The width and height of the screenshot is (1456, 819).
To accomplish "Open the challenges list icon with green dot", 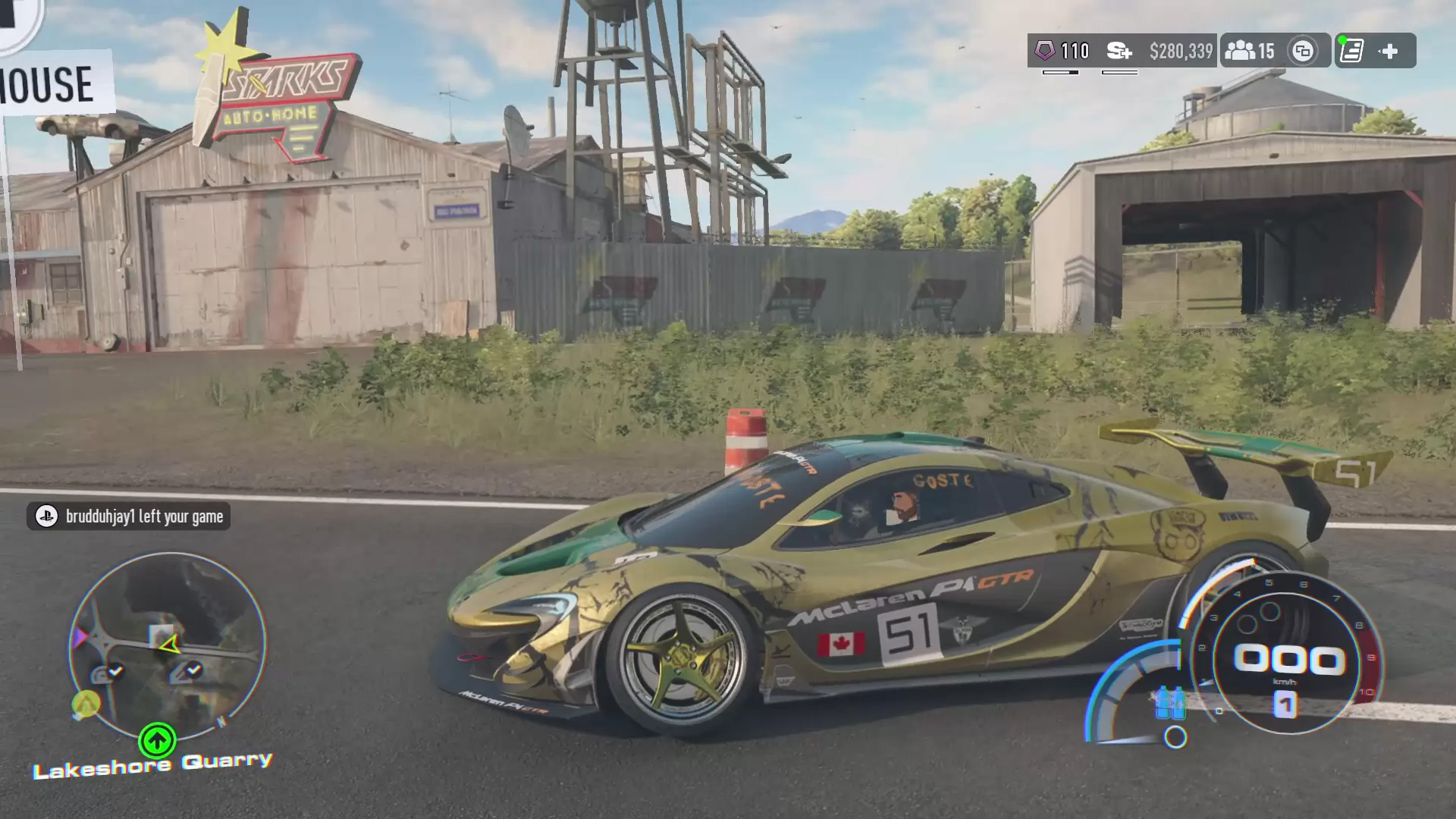I will pos(1352,51).
